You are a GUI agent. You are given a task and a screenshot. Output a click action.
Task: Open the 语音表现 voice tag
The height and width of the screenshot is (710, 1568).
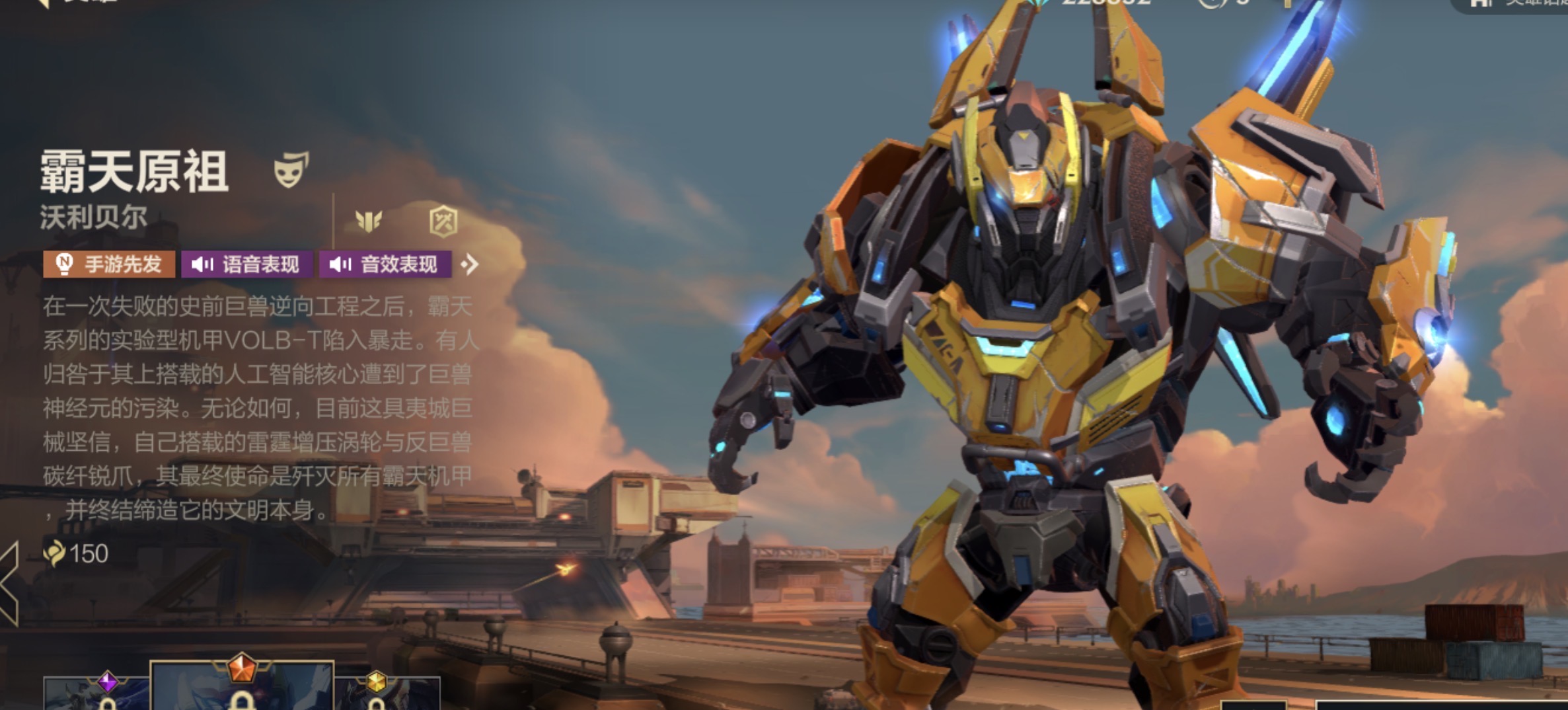click(x=247, y=264)
